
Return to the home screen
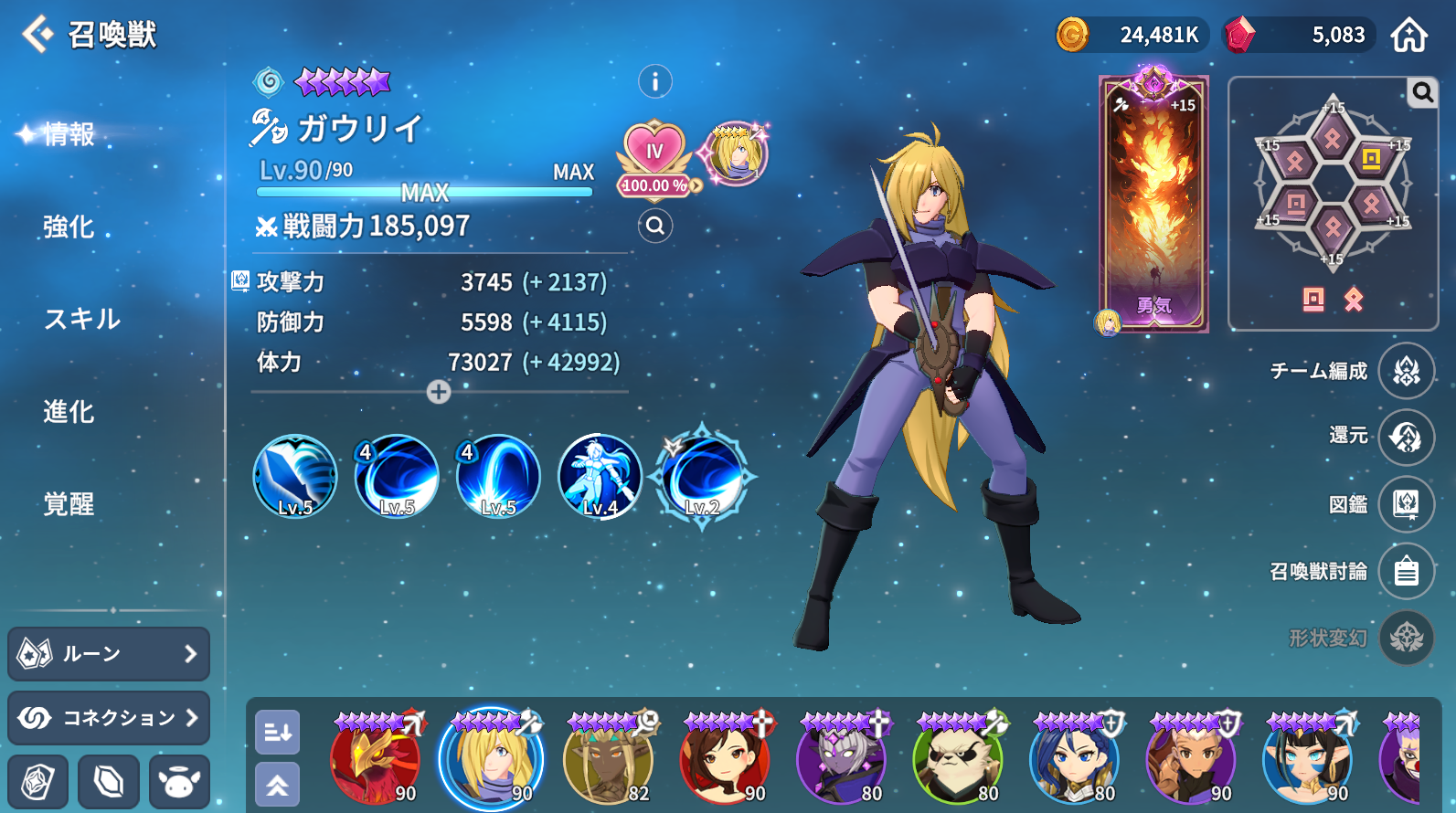click(x=1408, y=35)
